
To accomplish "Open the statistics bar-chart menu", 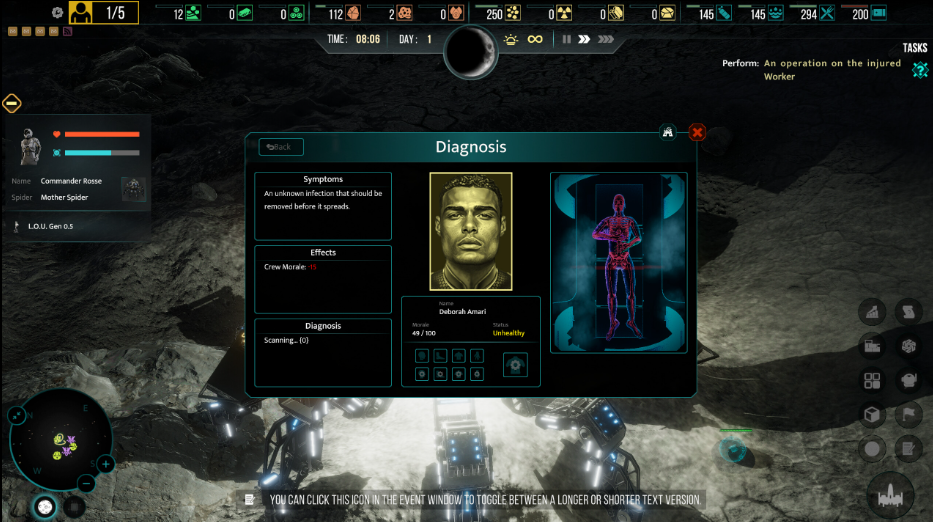I will pos(871,312).
